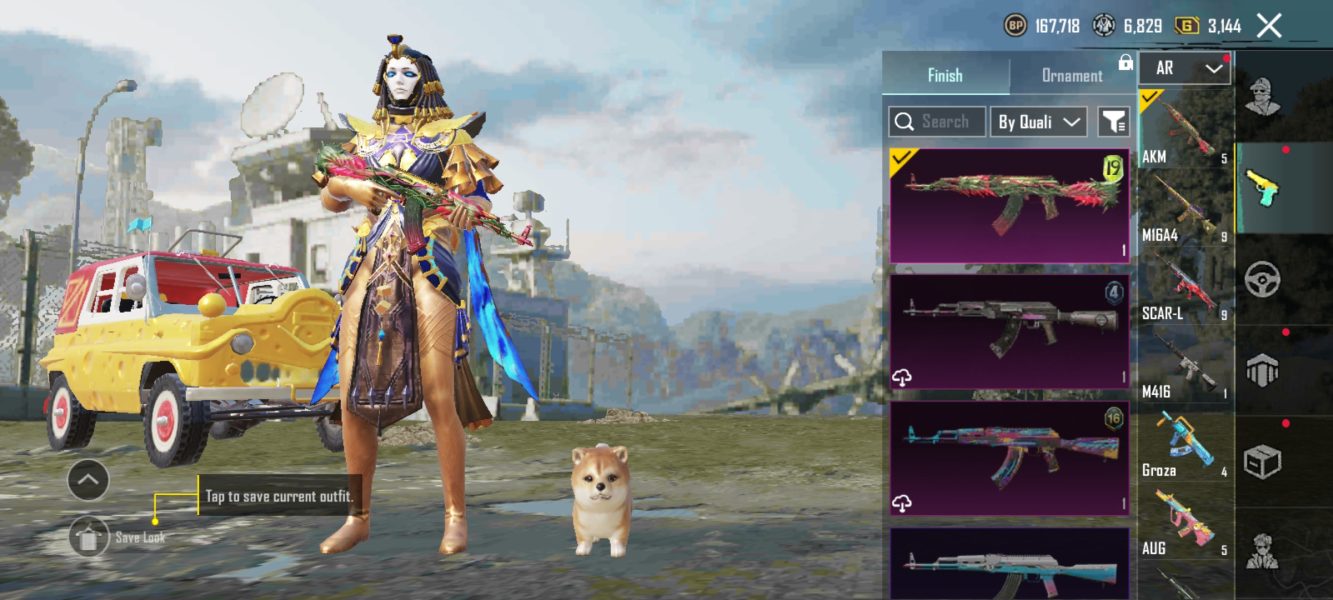Choose the dark camo AKM skin
This screenshot has width=1333, height=600.
[1009, 331]
